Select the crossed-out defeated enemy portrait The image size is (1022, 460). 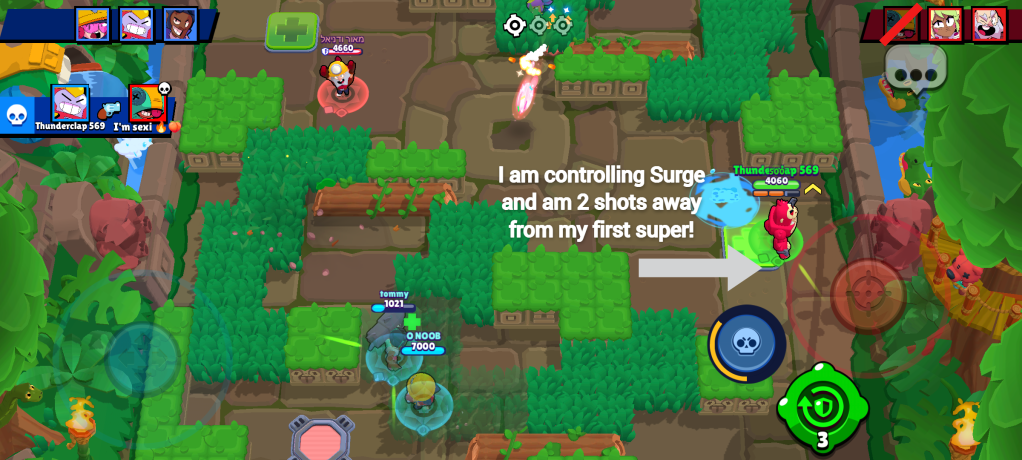[901, 24]
